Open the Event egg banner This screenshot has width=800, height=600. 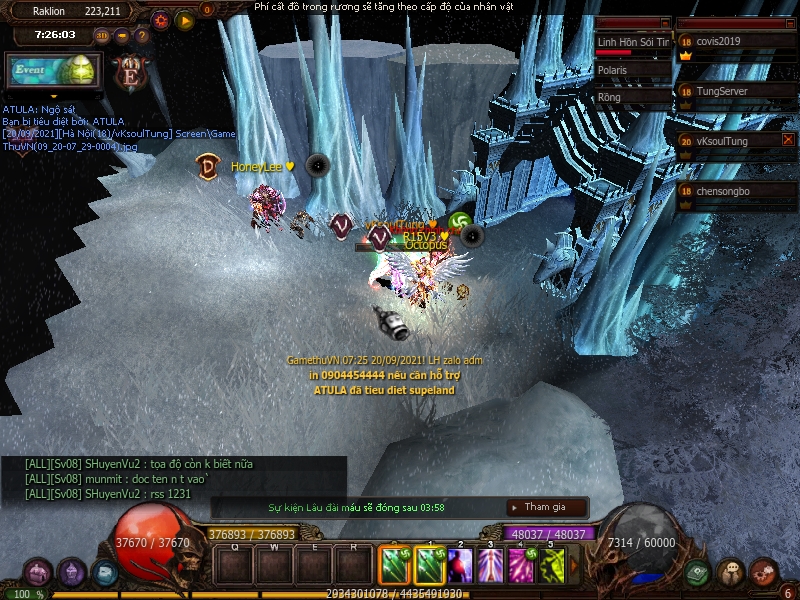pos(52,72)
